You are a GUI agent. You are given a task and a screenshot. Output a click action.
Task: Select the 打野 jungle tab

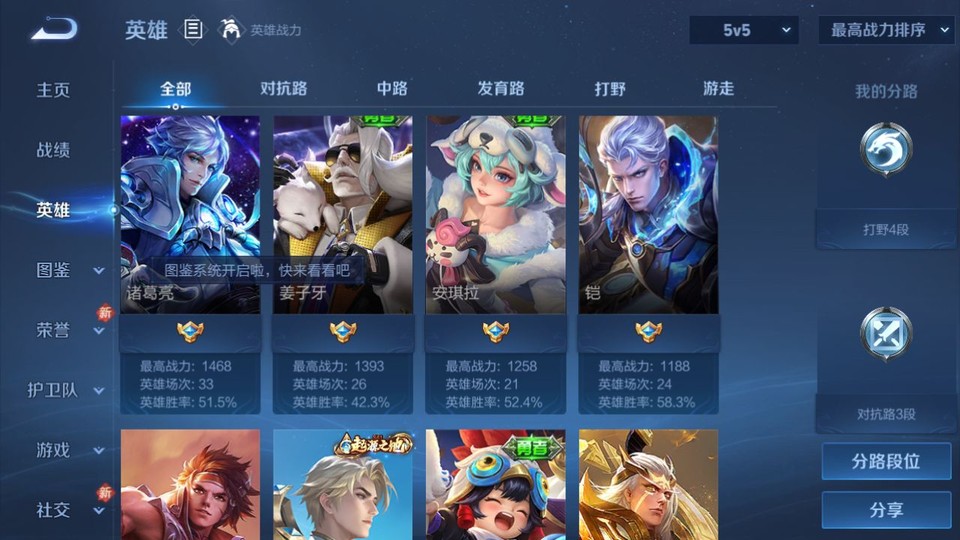click(x=610, y=89)
